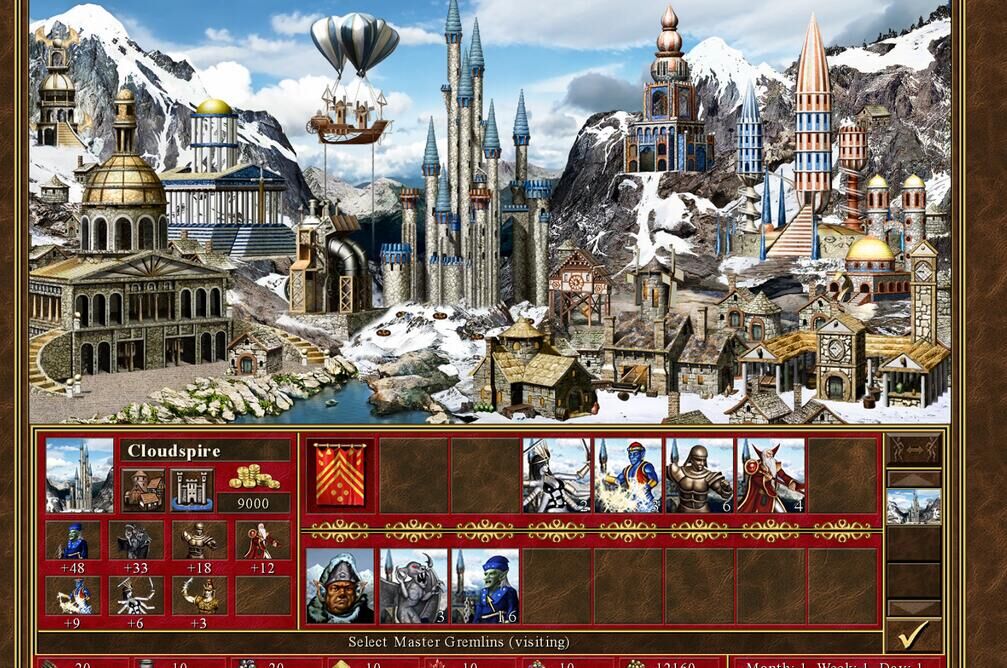Select the Iron Golem garrison stack
This screenshot has width=1007, height=668.
point(700,476)
